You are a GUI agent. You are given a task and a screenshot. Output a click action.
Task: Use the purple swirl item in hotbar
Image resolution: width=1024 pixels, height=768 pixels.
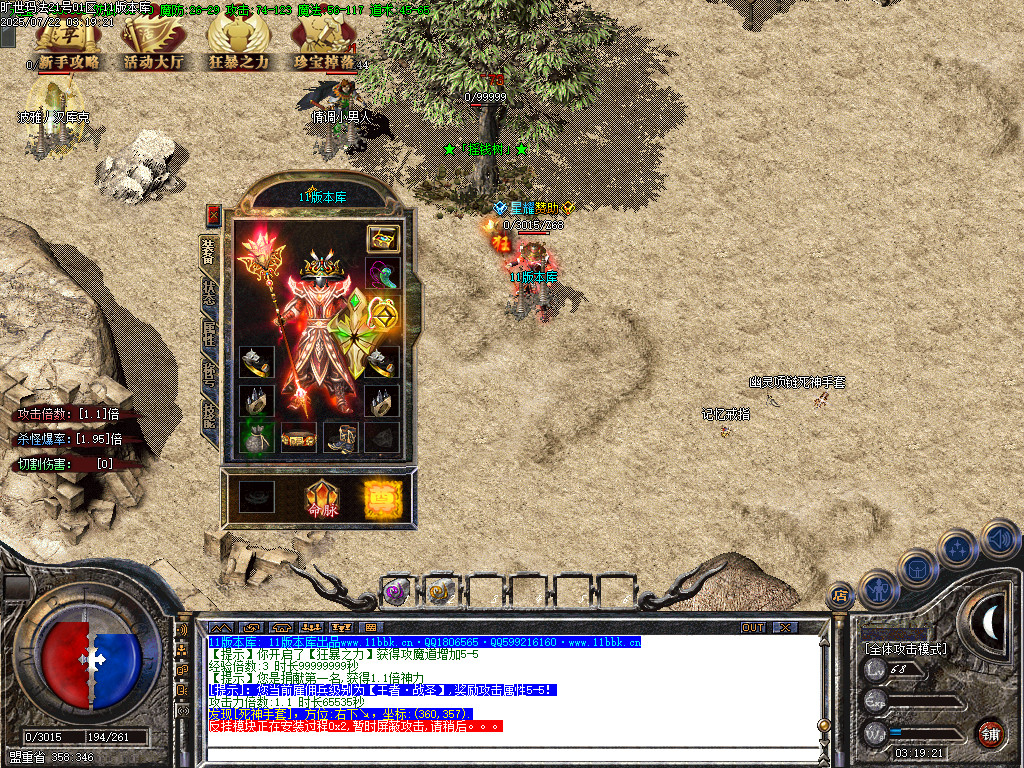pos(397,592)
